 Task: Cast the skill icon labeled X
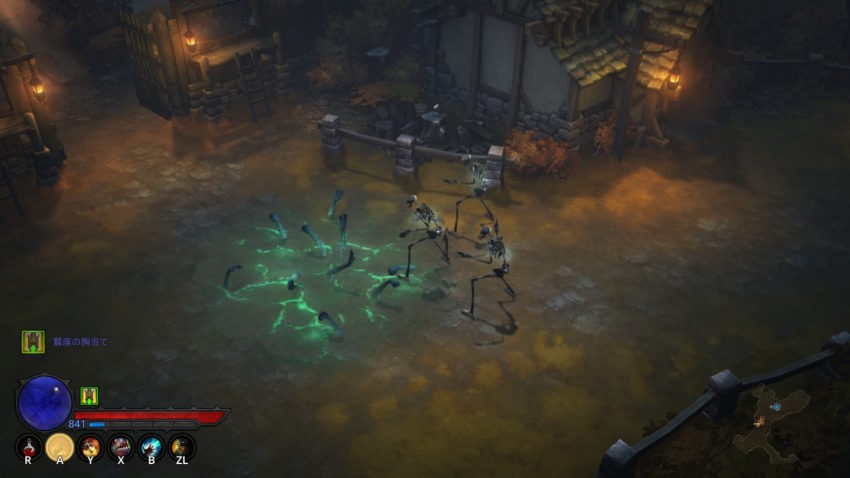(x=121, y=447)
